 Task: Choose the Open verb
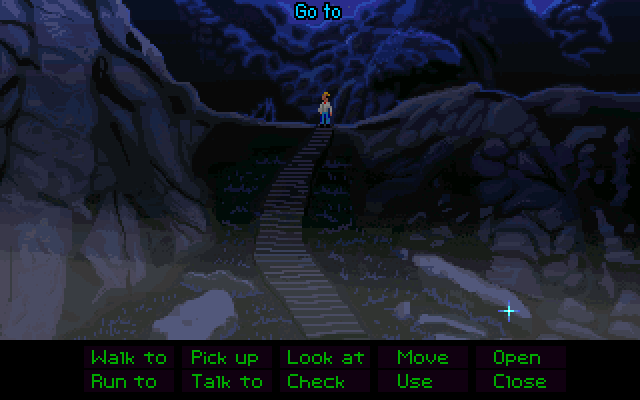[x=516, y=357]
